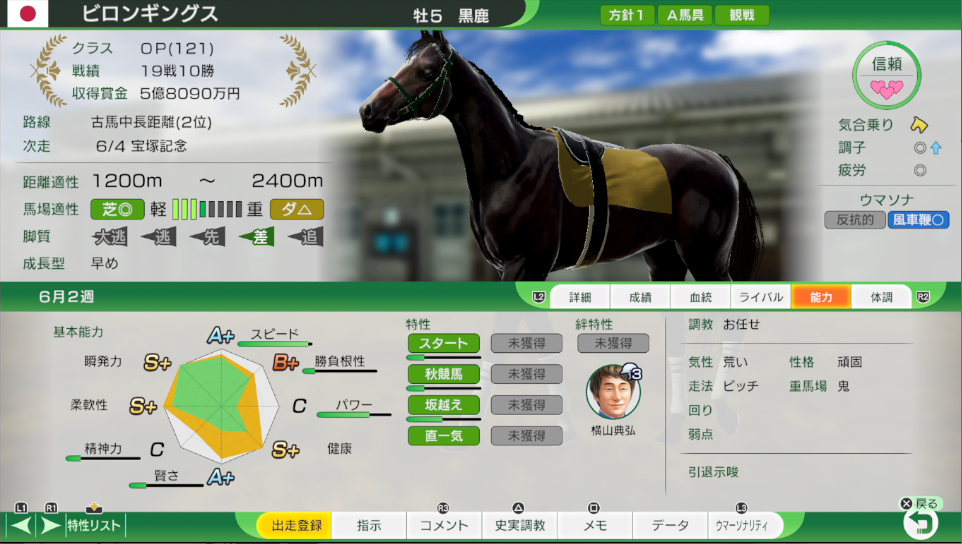
Task: Open the 特性リスト trait list
Action: (94, 525)
